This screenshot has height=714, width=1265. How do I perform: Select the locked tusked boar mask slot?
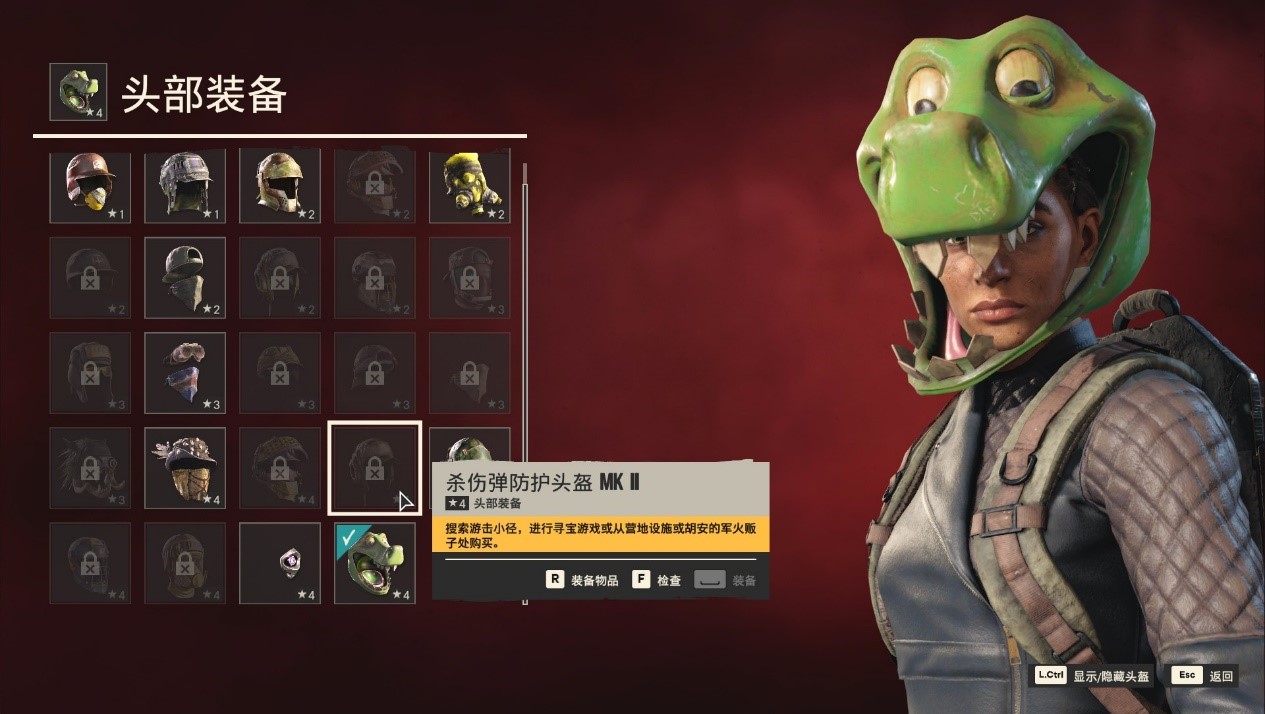tap(90, 468)
